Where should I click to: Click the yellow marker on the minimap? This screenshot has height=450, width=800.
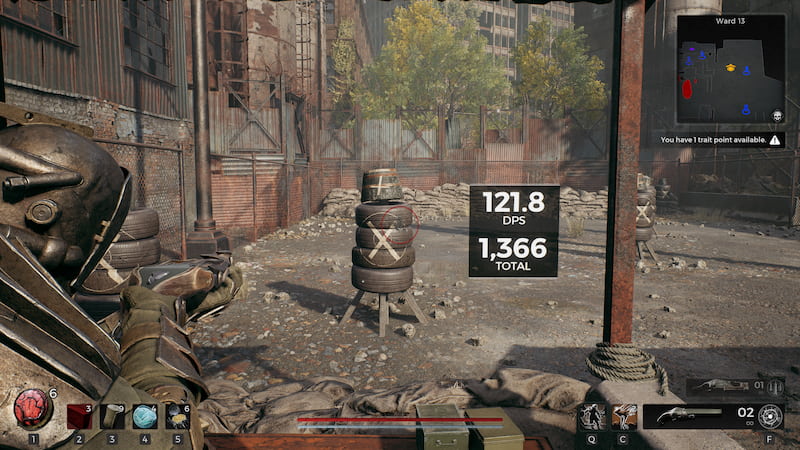pyautogui.click(x=731, y=69)
